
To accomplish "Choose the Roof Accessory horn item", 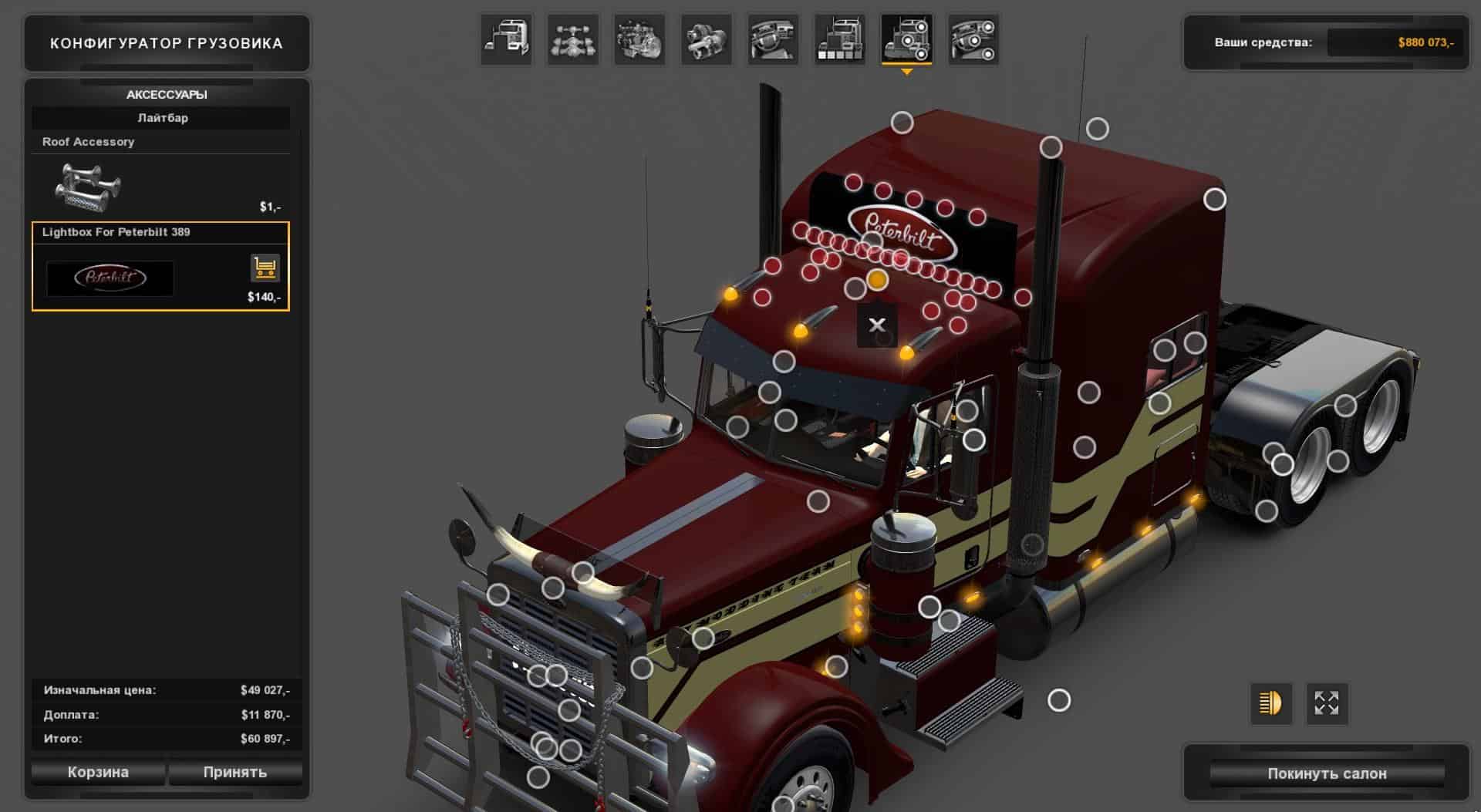I will tap(89, 188).
